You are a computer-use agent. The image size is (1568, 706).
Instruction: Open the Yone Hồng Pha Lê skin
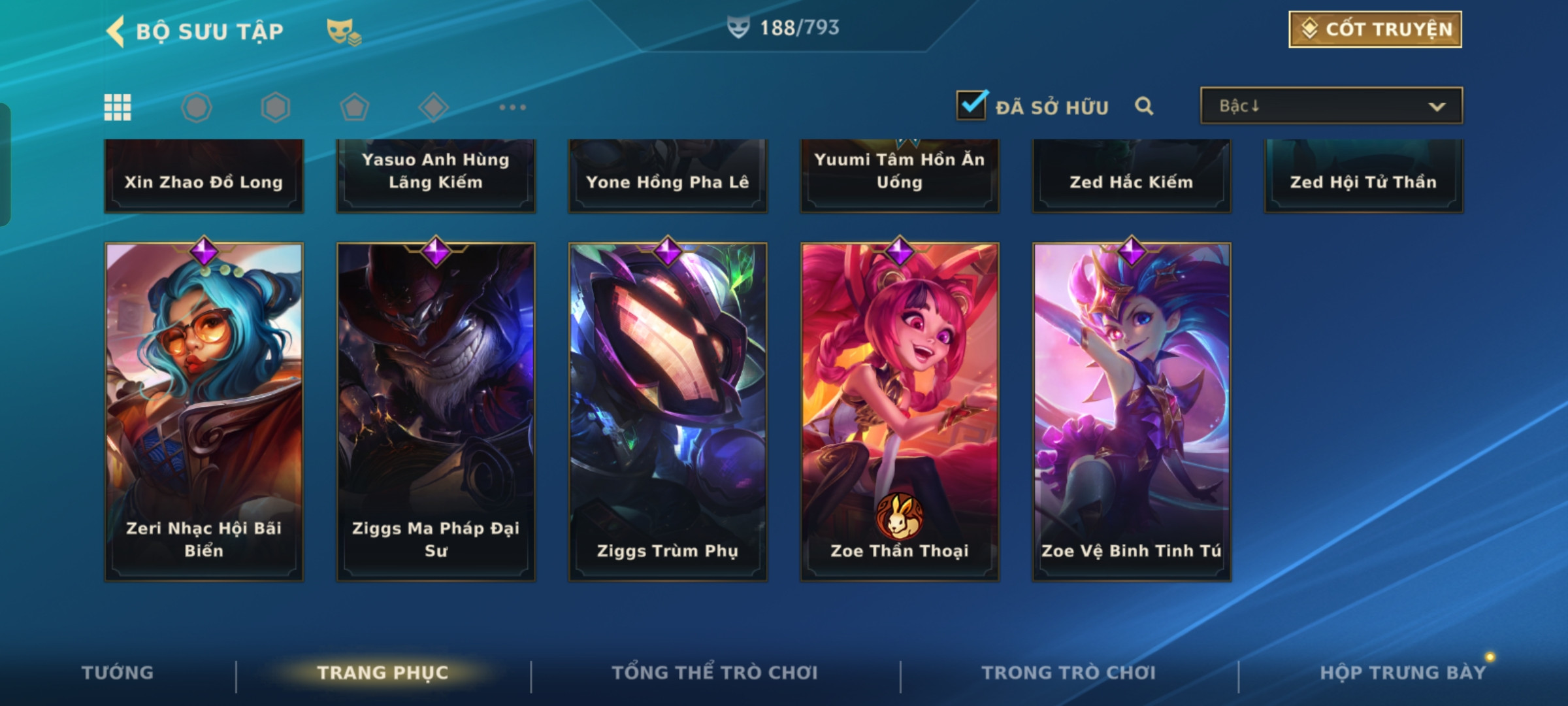point(668,176)
